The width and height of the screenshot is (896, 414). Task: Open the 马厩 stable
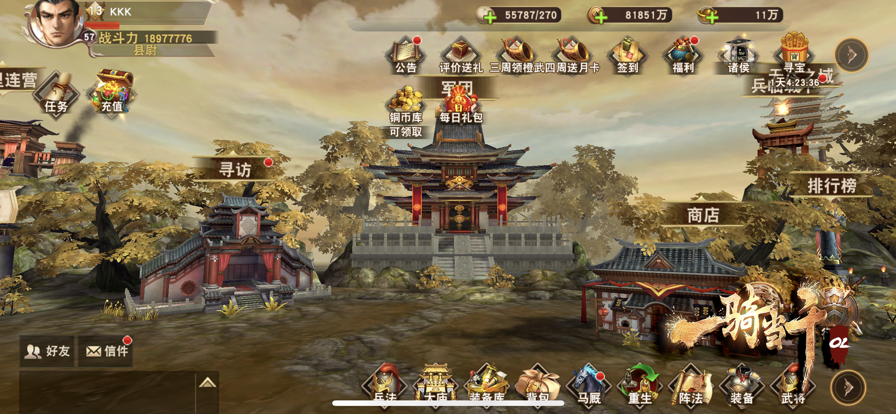pyautogui.click(x=588, y=386)
